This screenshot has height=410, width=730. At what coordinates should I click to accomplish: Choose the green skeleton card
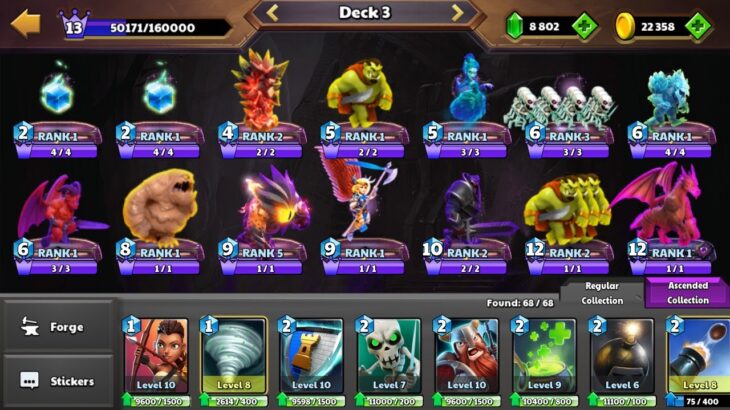point(389,358)
